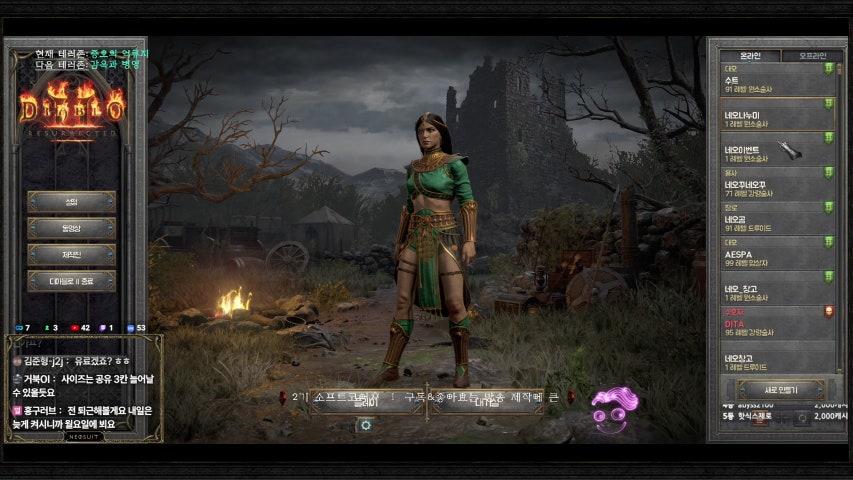This screenshot has height=480, width=853.
Task: Click the gear icon below the play button
Action: coord(366,424)
